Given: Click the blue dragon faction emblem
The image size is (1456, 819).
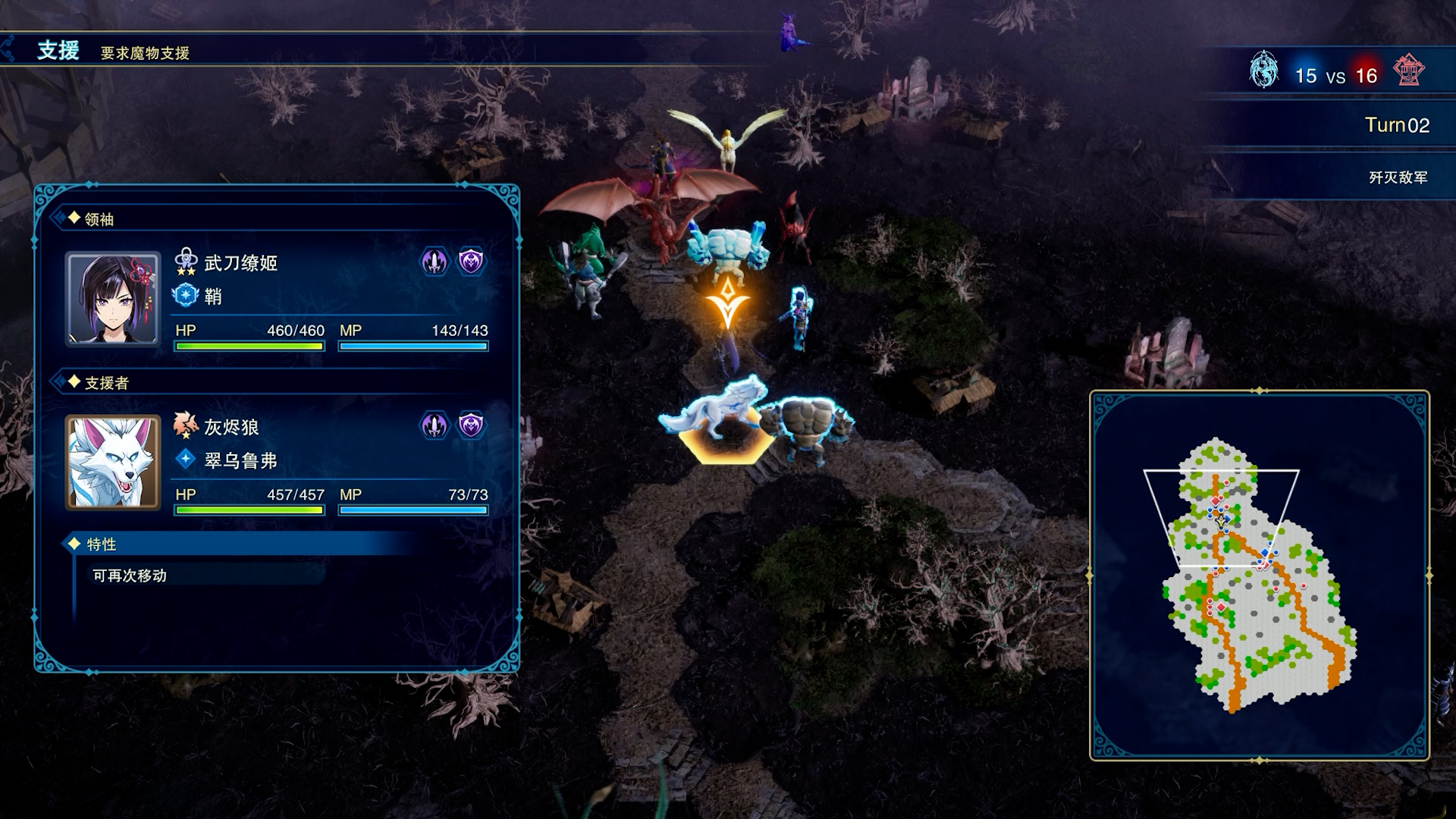Looking at the screenshot, I should tap(1263, 71).
